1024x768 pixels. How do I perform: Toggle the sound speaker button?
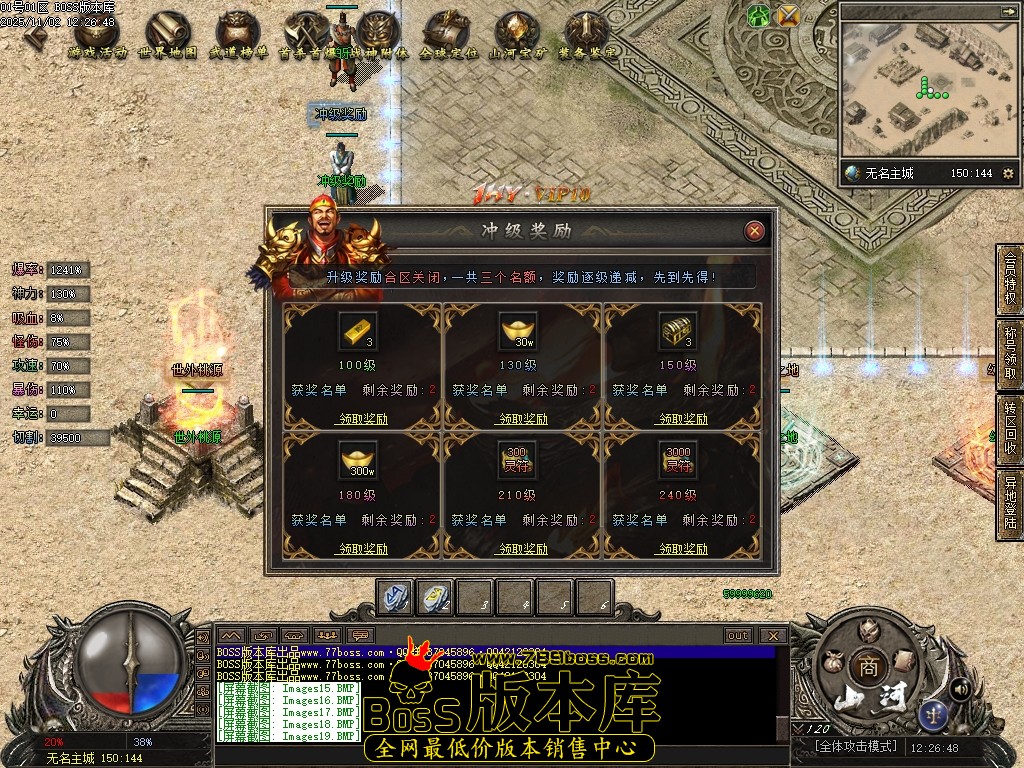959,687
